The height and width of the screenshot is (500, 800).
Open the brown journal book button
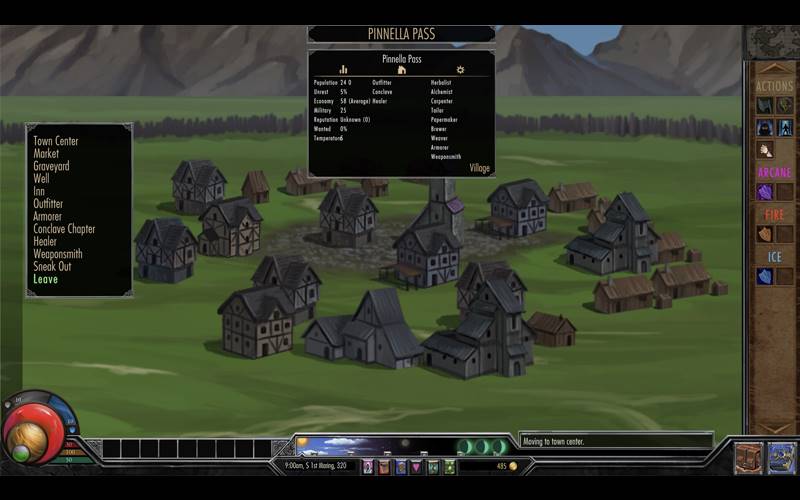click(x=748, y=457)
